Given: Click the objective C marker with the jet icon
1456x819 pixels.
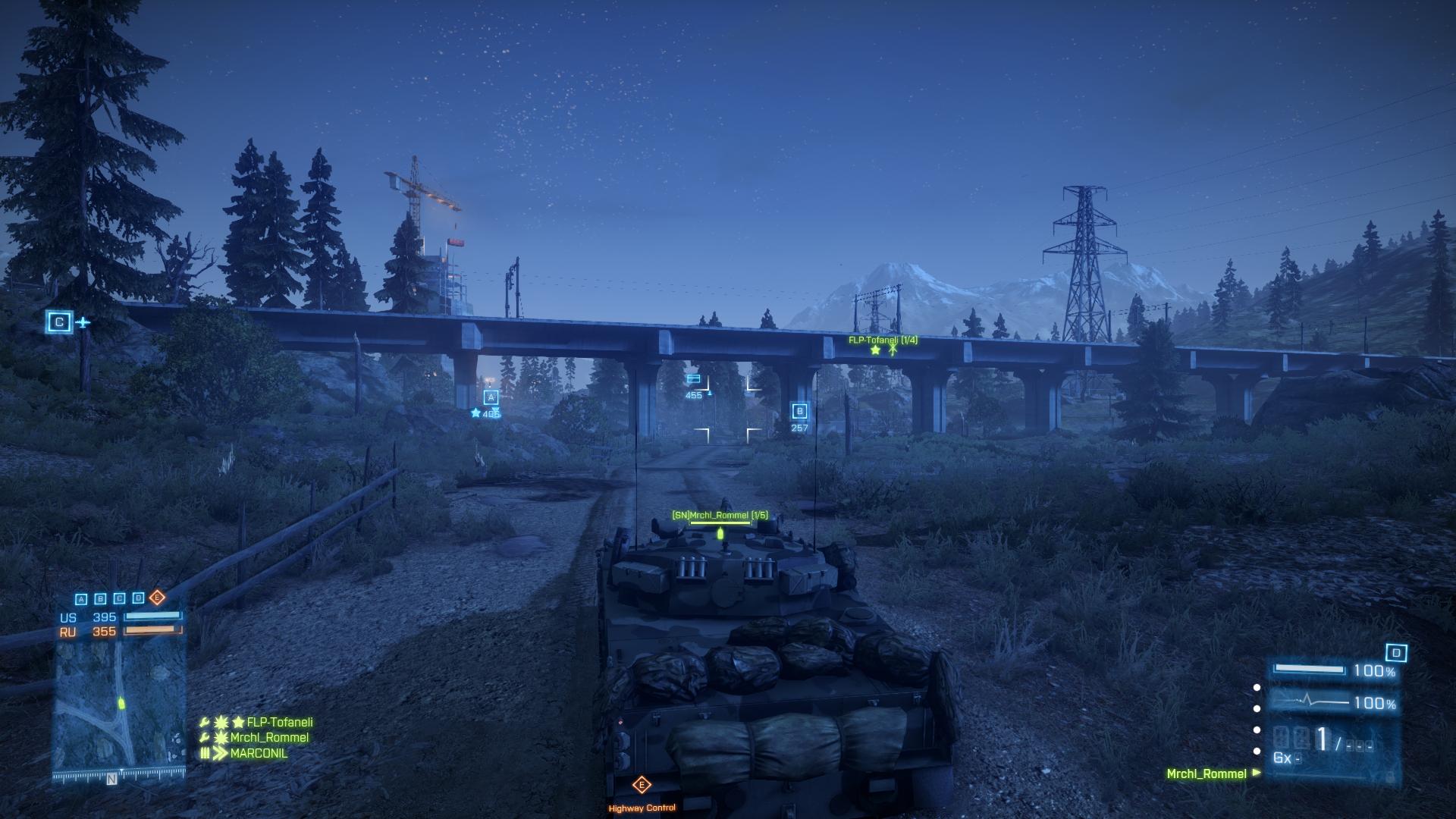Looking at the screenshot, I should click(x=59, y=322).
